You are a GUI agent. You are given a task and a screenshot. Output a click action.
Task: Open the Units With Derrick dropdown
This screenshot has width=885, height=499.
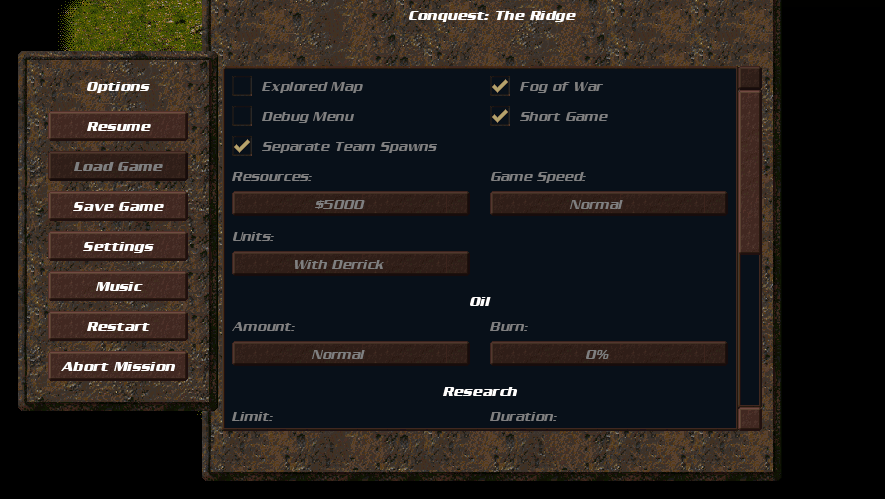pyautogui.click(x=350, y=264)
